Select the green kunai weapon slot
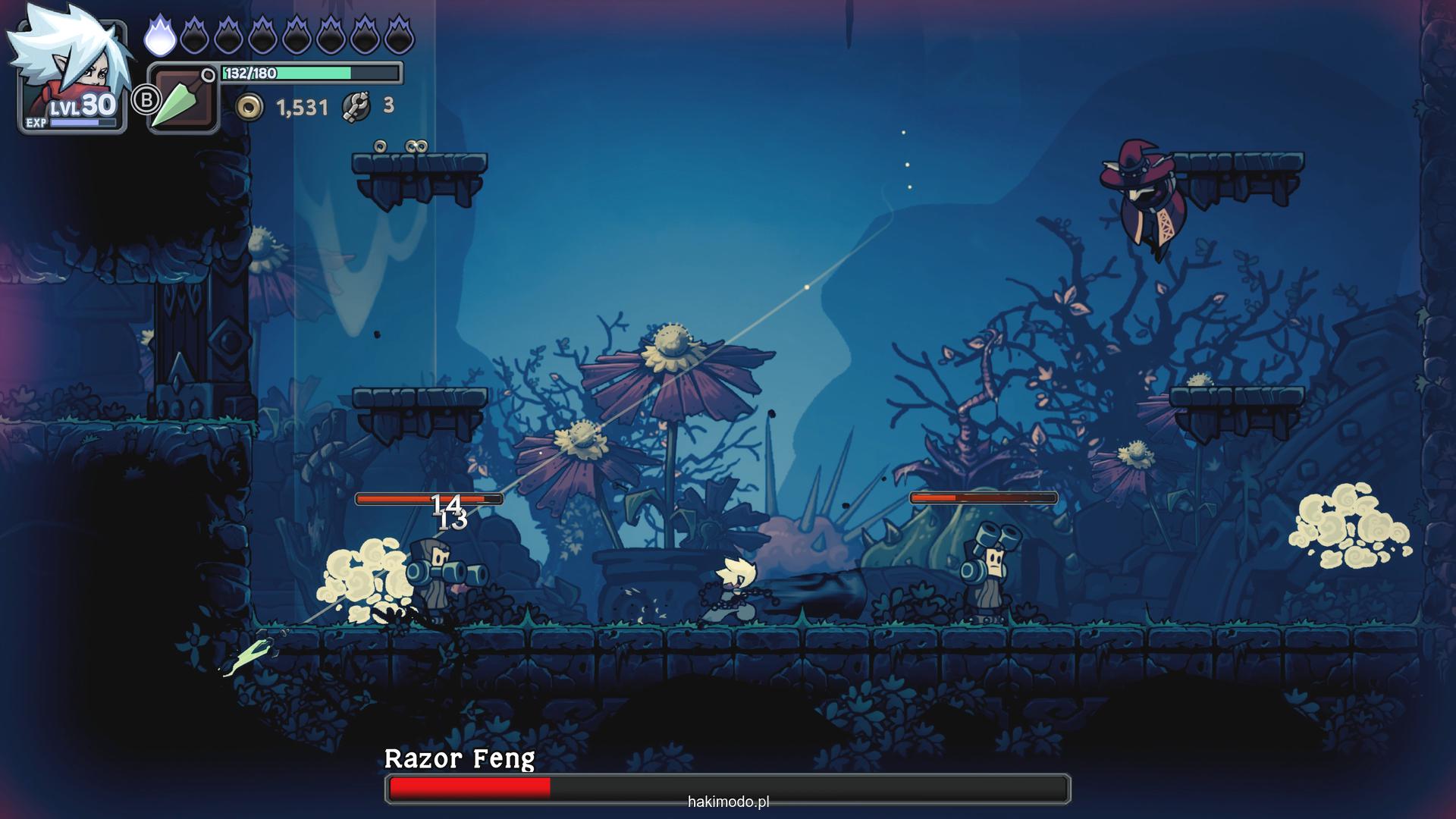 pos(183,99)
